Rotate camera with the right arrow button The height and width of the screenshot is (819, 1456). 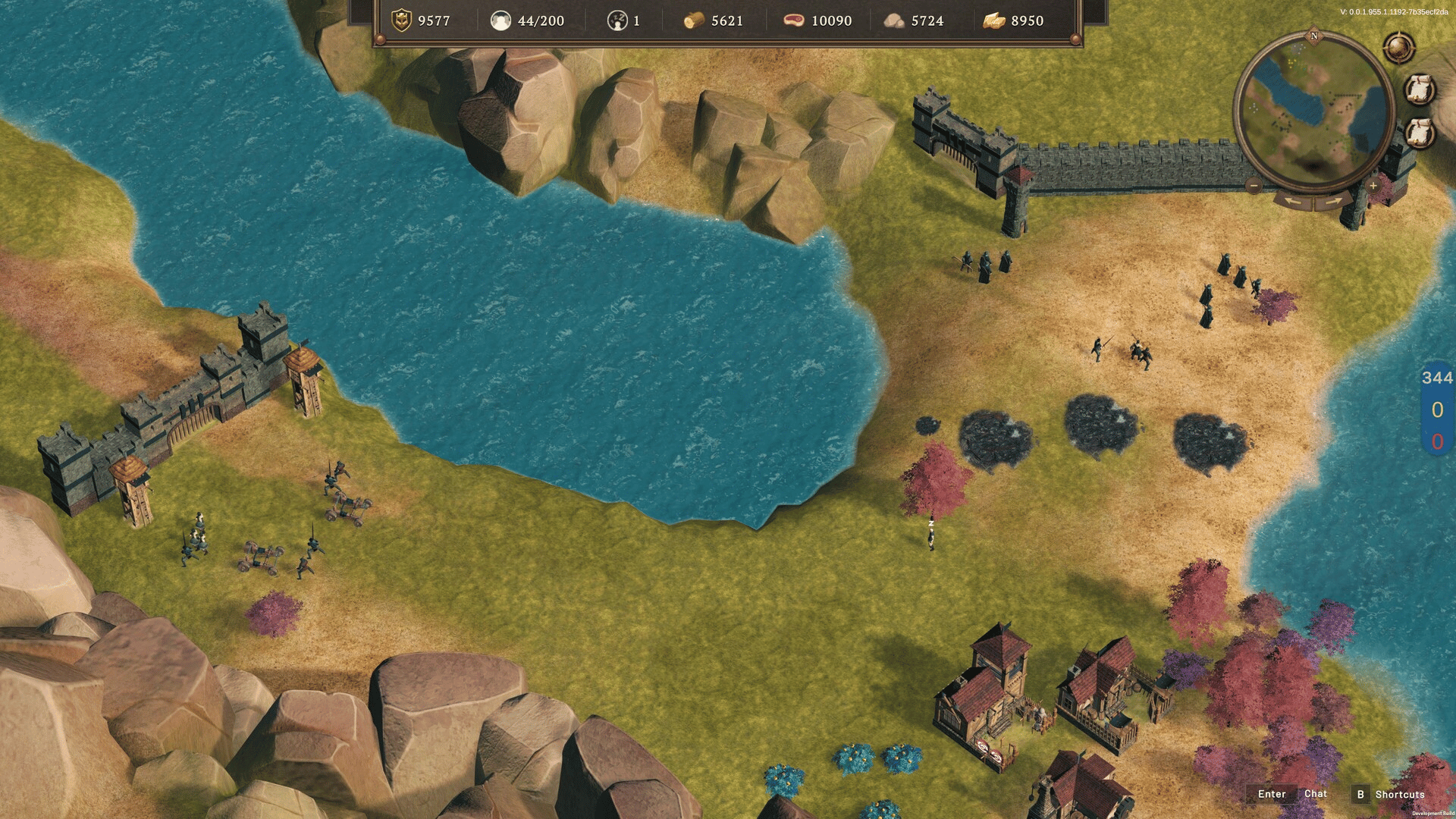click(x=1333, y=201)
